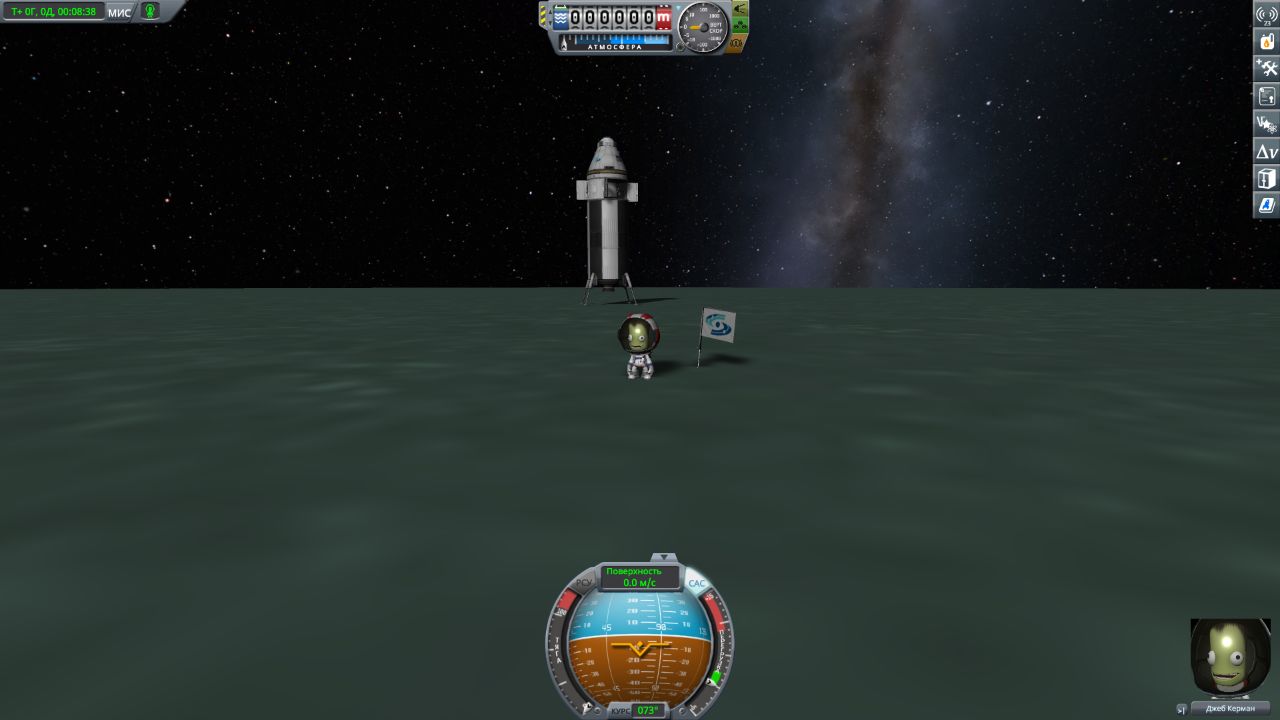
Task: Click the МИС mission clock mode label
Action: pyautogui.click(x=119, y=12)
